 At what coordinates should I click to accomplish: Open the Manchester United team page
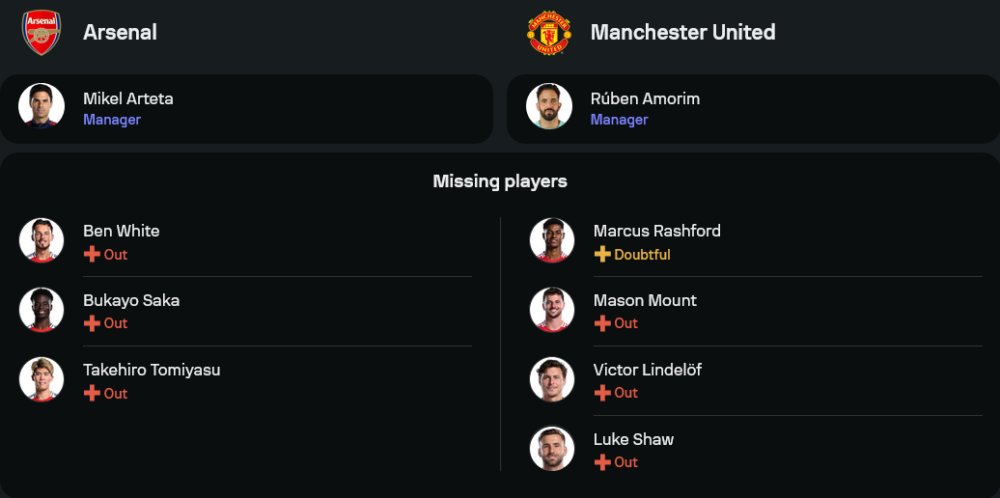click(x=682, y=32)
